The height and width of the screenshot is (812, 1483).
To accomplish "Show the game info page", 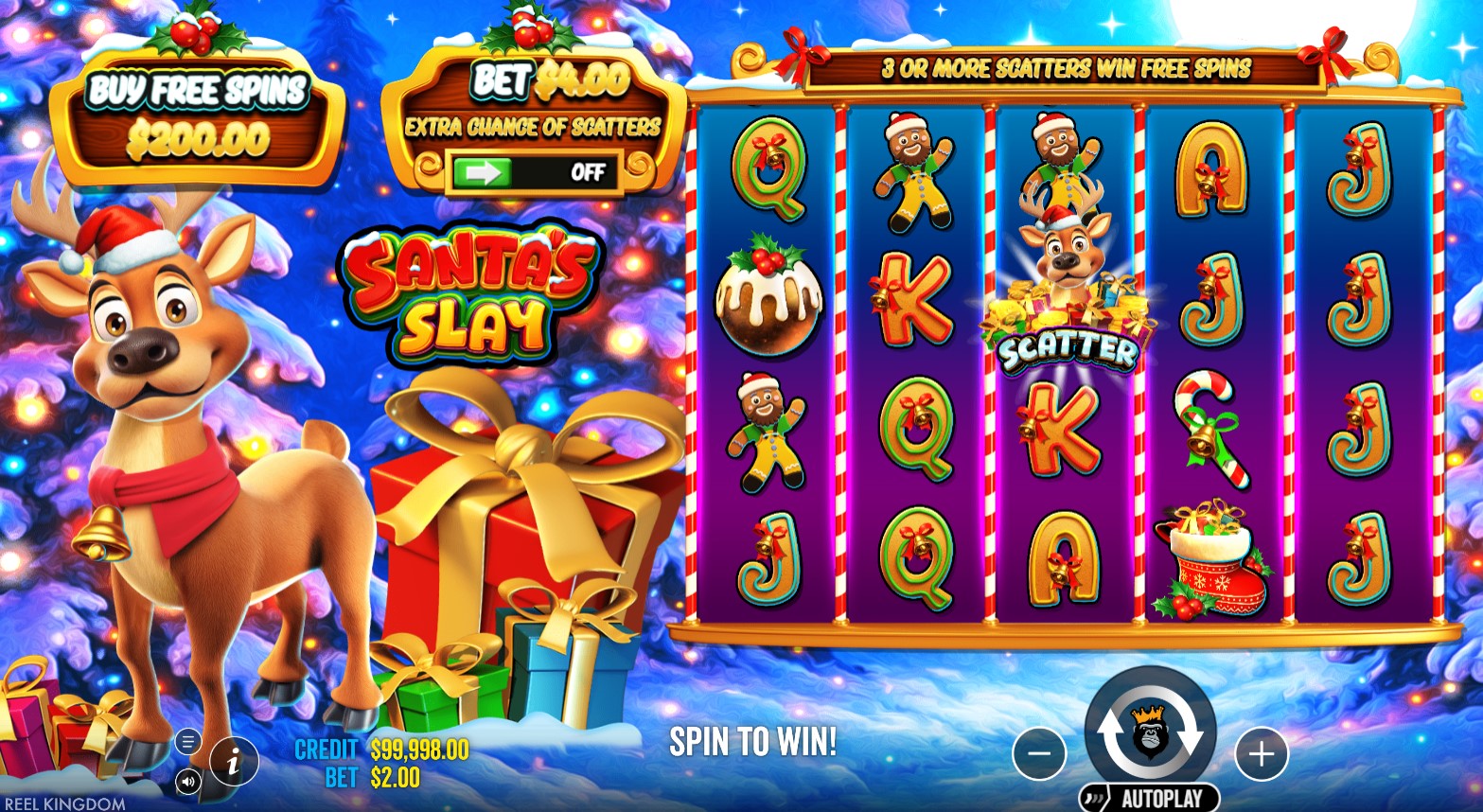I will (234, 760).
